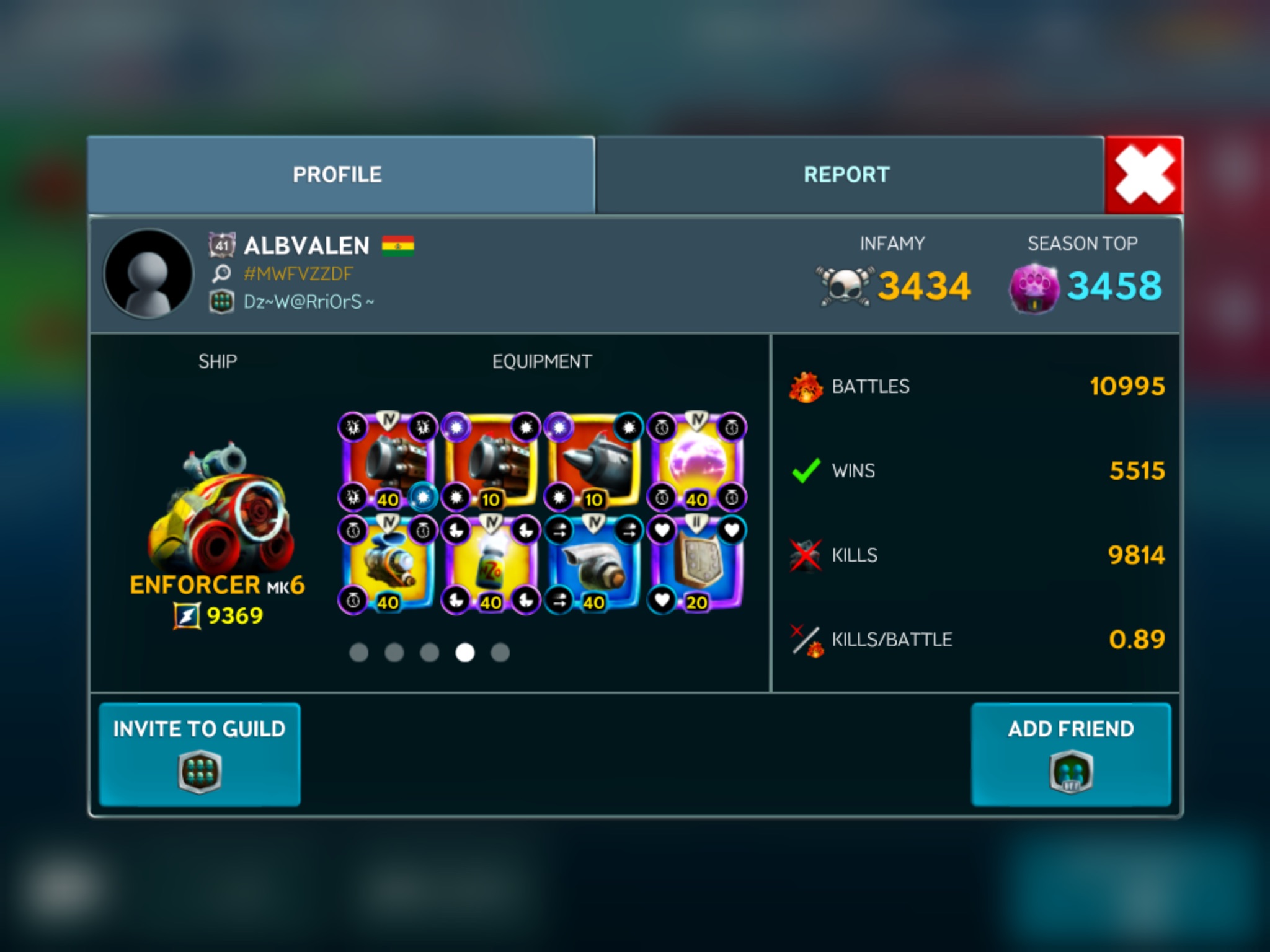Select the Profile tab

(x=338, y=175)
